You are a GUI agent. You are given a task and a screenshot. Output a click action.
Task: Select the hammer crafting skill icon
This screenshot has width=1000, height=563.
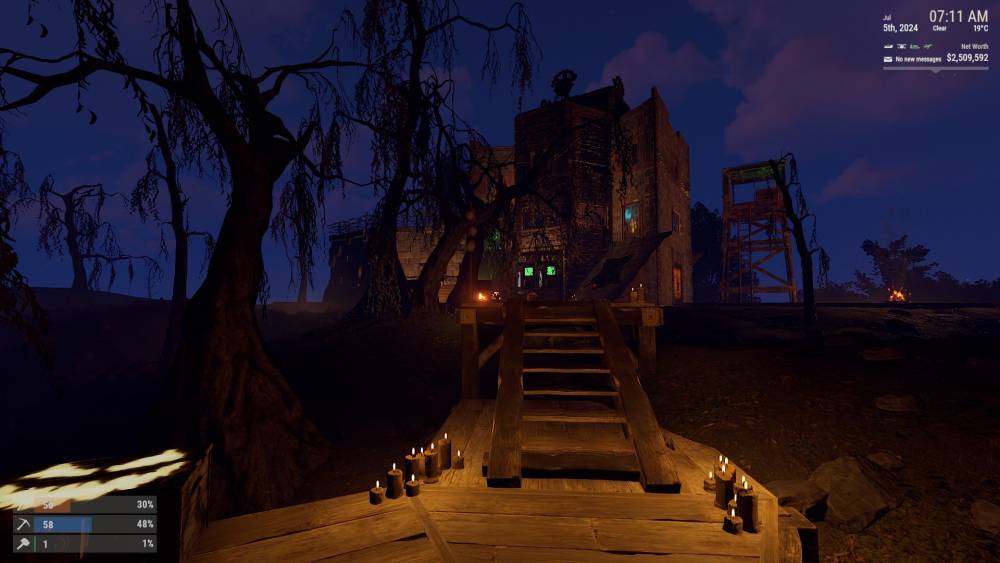tap(22, 543)
